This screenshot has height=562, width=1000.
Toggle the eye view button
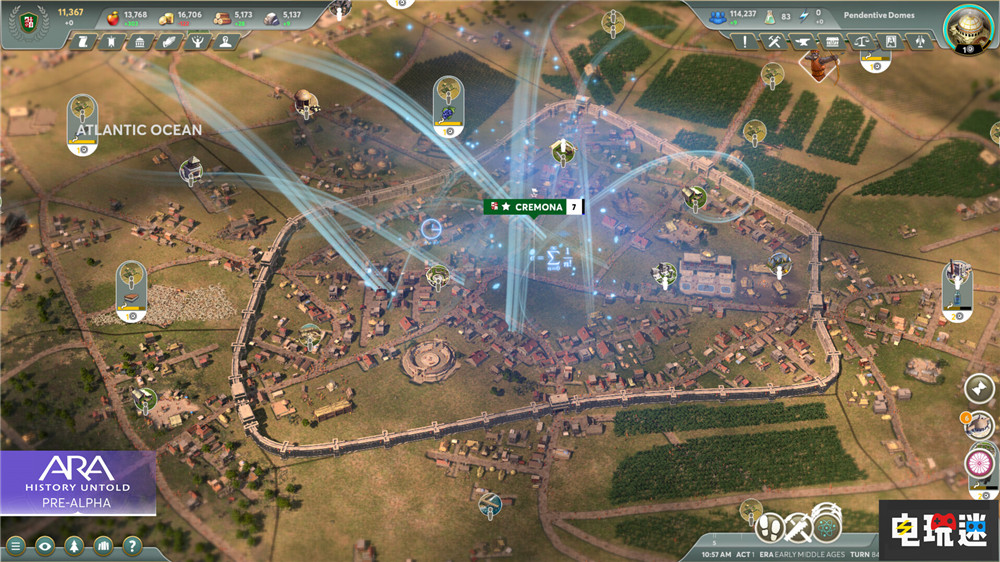click(45, 546)
